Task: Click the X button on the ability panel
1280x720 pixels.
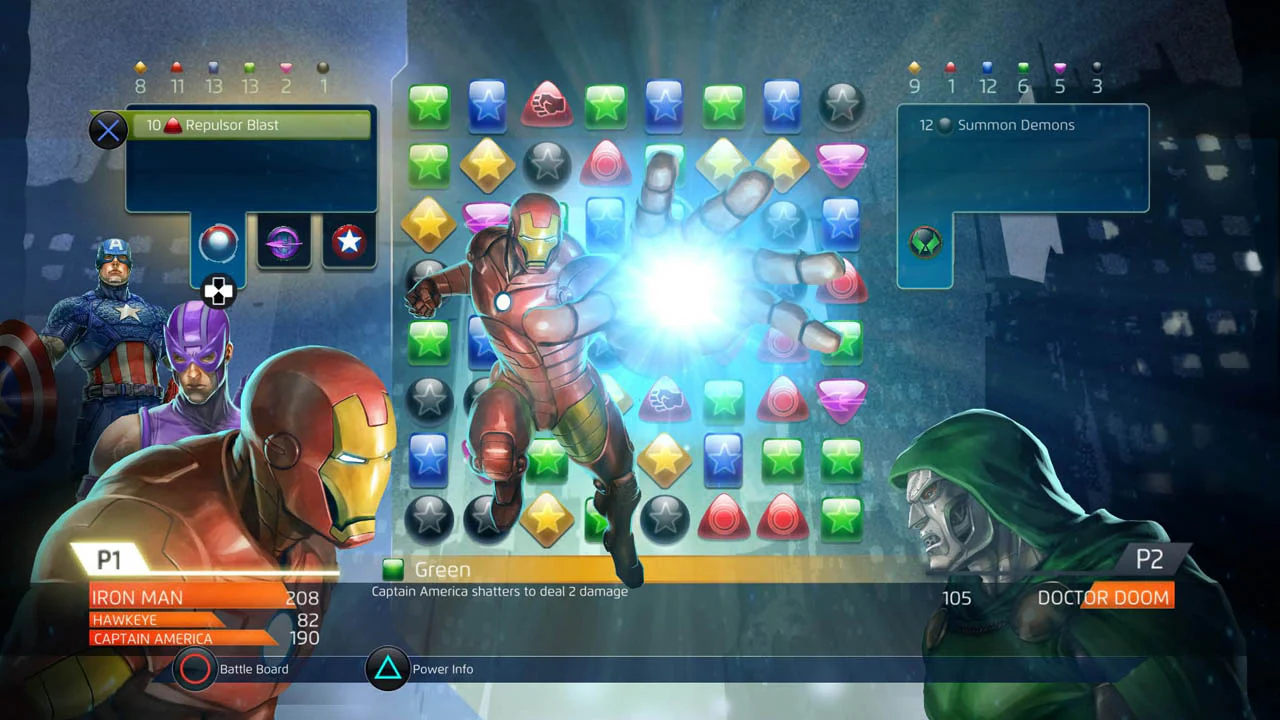Action: click(108, 129)
